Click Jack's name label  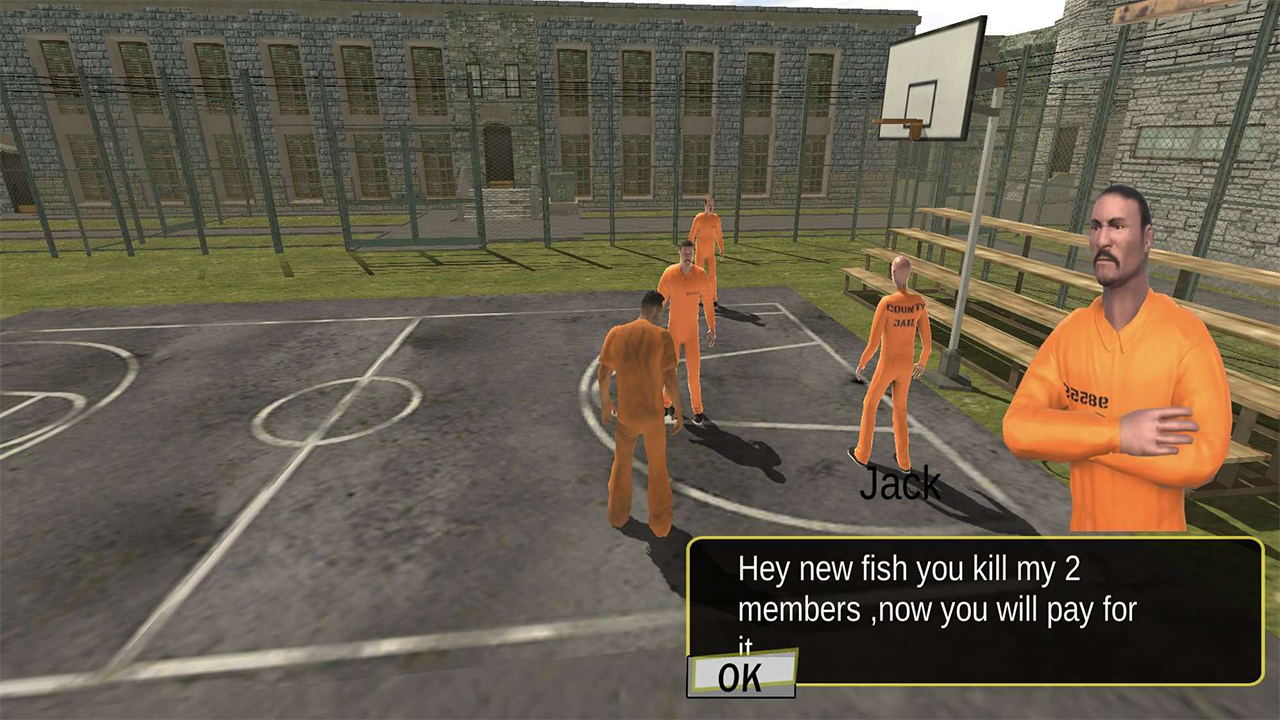[x=899, y=484]
